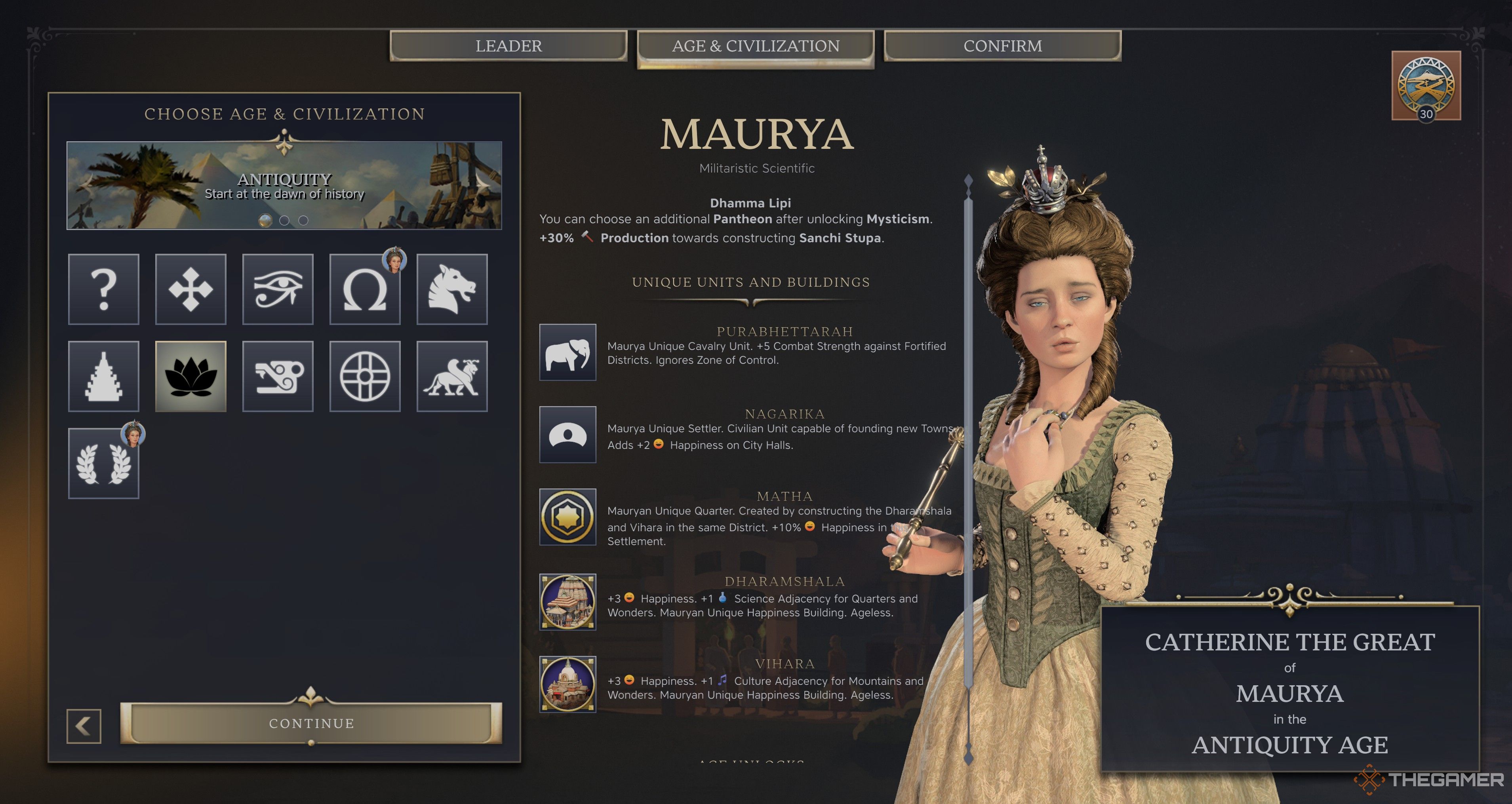Viewport: 1512px width, 804px height.
Task: Select the Omega symbol civilization
Action: click(x=364, y=289)
